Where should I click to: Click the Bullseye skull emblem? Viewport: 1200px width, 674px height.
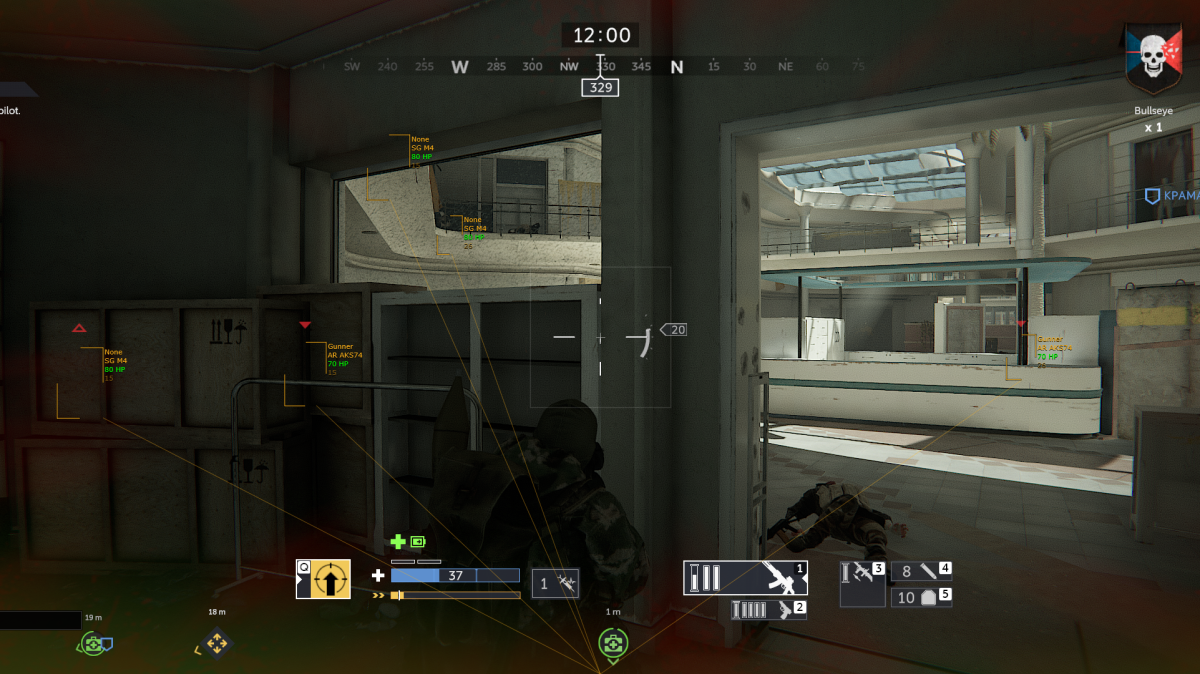pyautogui.click(x=1153, y=62)
